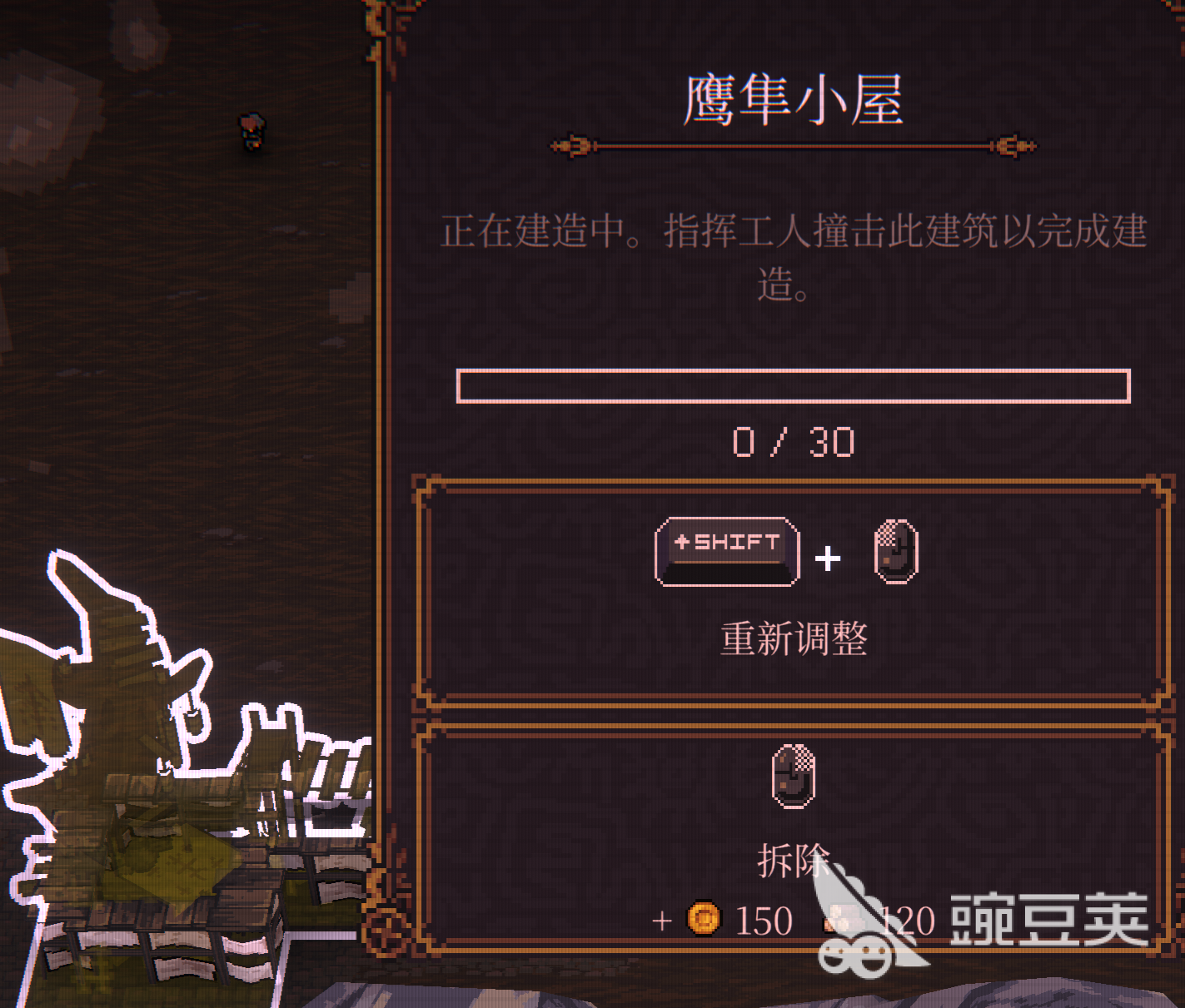Click the empty construction progress bar

pos(793,386)
